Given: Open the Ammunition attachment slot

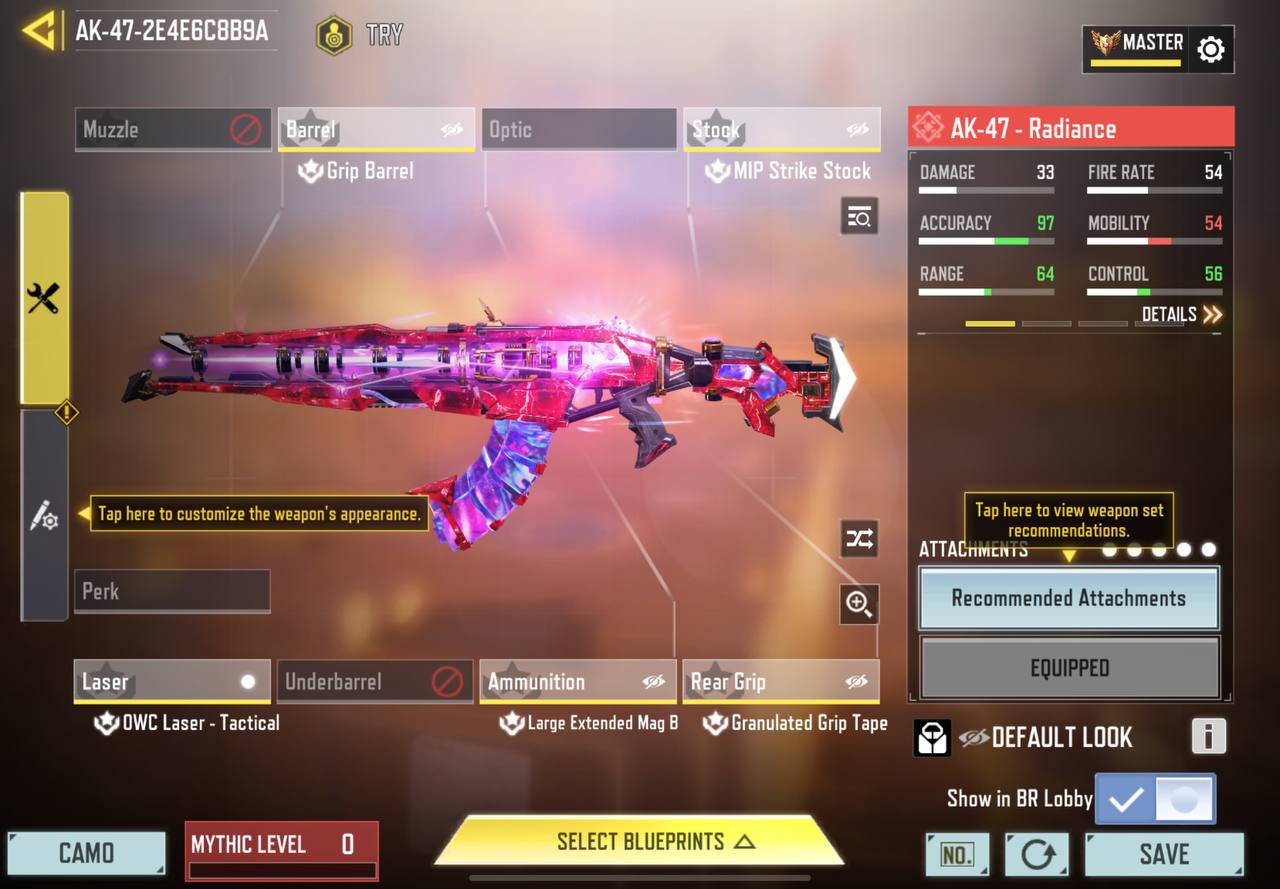Looking at the screenshot, I should (x=577, y=682).
